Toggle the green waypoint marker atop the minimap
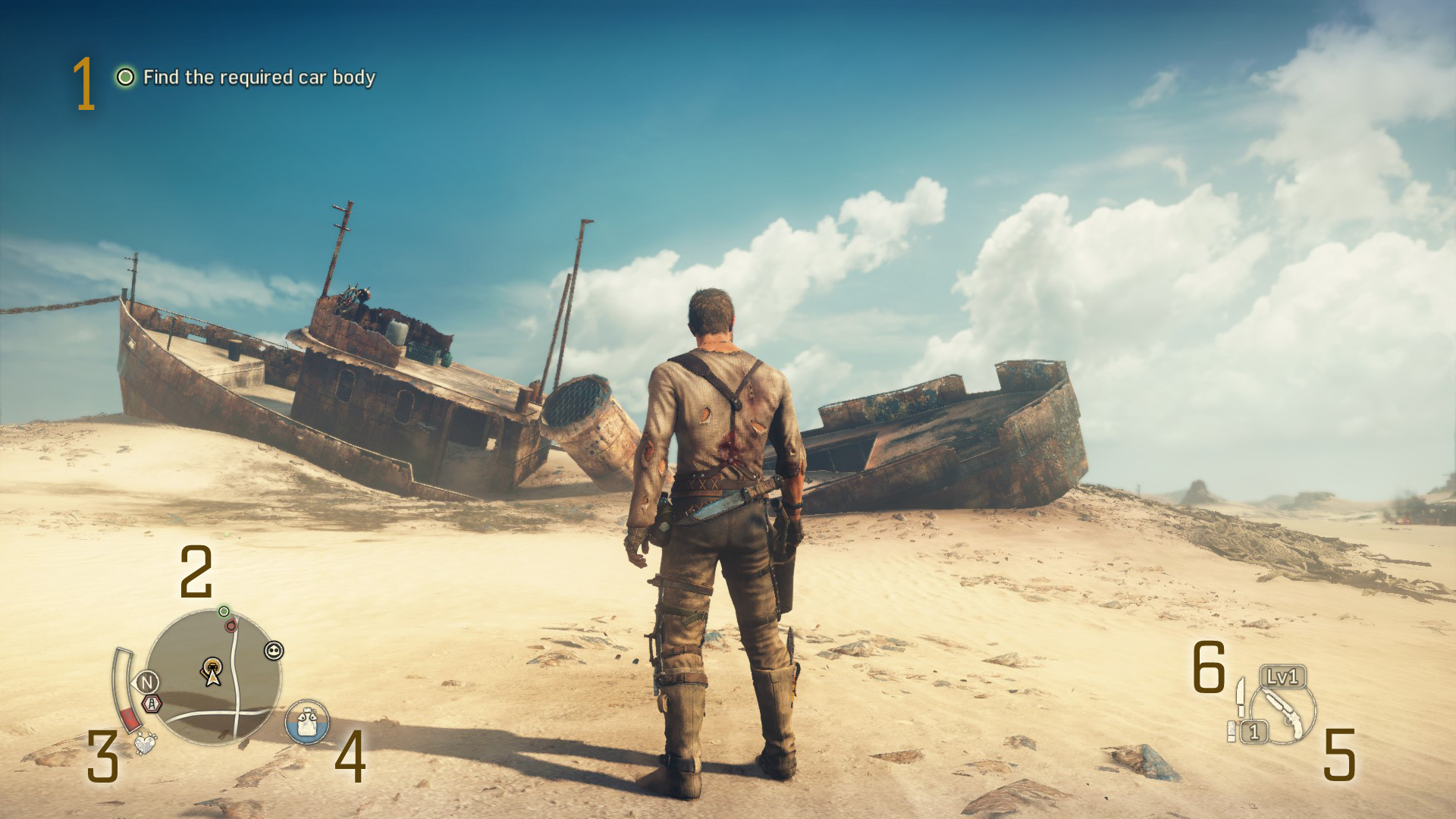Screen dimensions: 1456x819 click(224, 612)
